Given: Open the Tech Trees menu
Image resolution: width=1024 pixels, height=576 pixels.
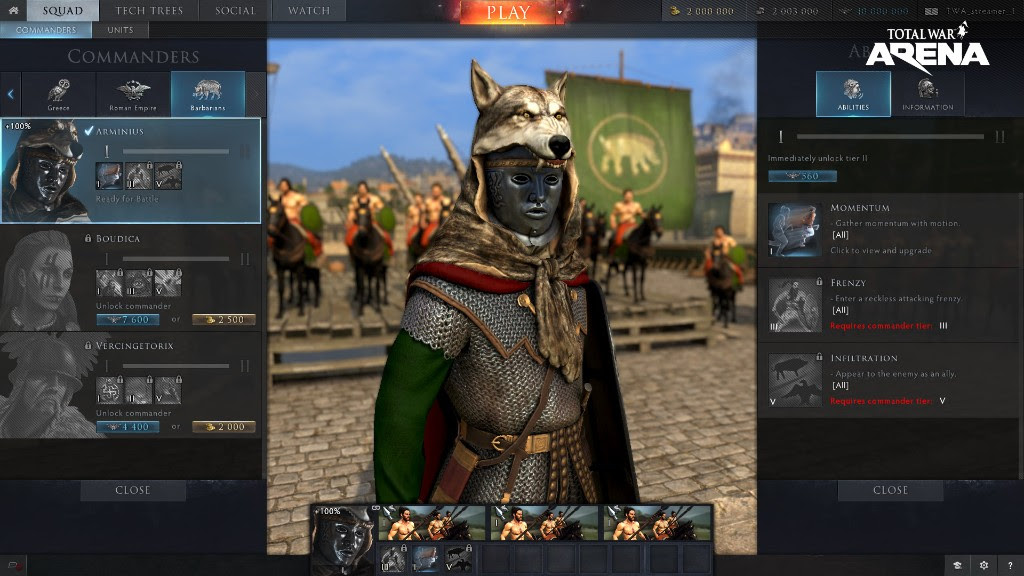Looking at the screenshot, I should 149,11.
